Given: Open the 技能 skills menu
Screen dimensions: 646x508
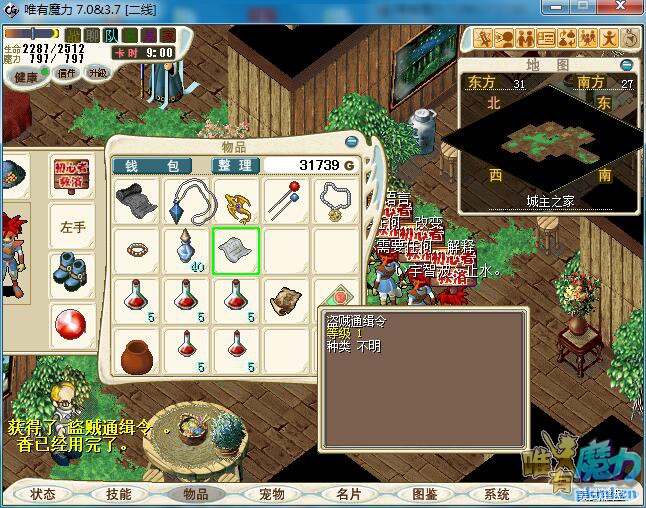Looking at the screenshot, I should 118,494.
